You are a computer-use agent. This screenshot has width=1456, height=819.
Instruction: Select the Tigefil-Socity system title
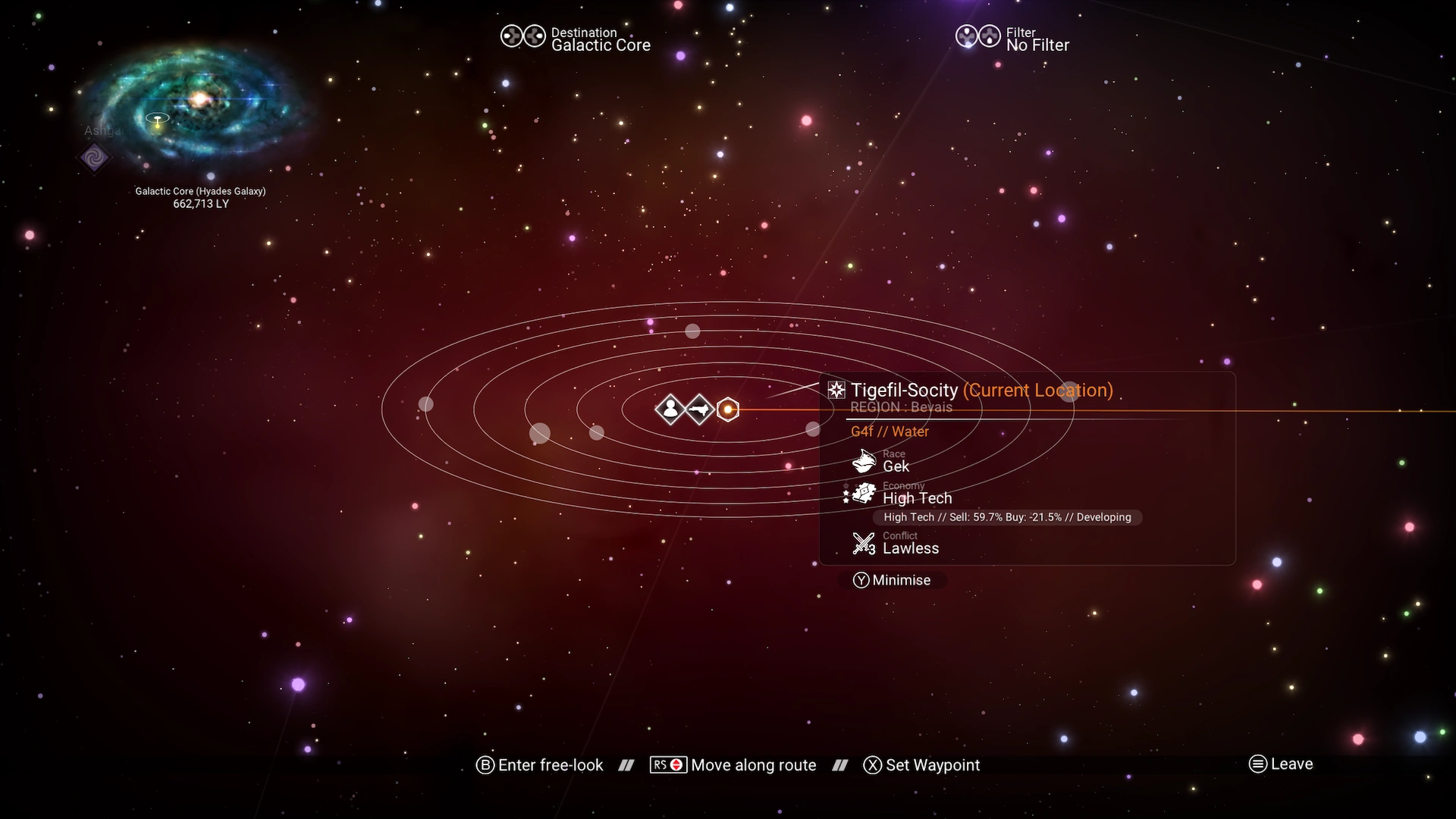click(x=904, y=390)
